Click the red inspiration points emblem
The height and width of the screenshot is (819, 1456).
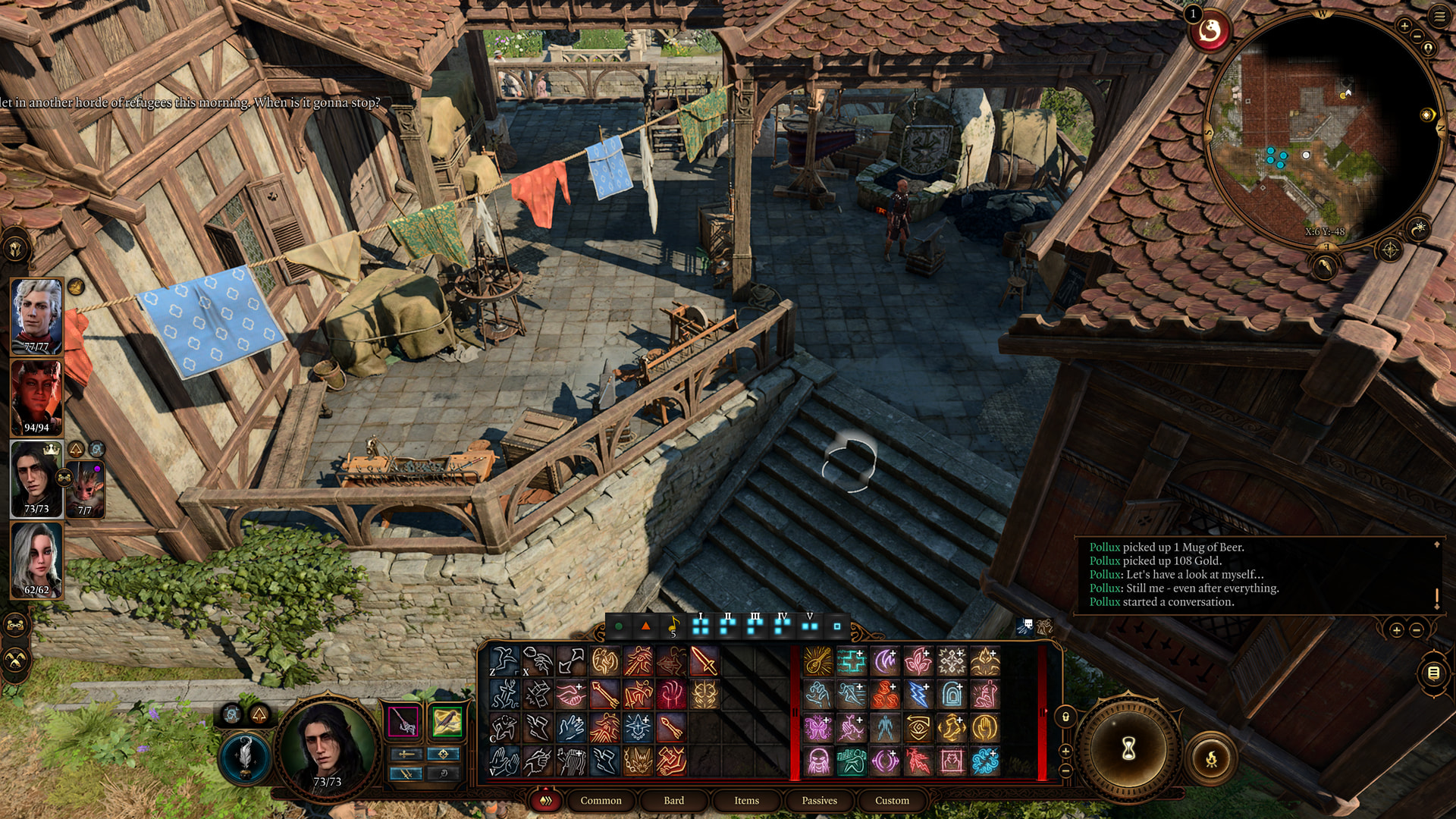[1210, 32]
